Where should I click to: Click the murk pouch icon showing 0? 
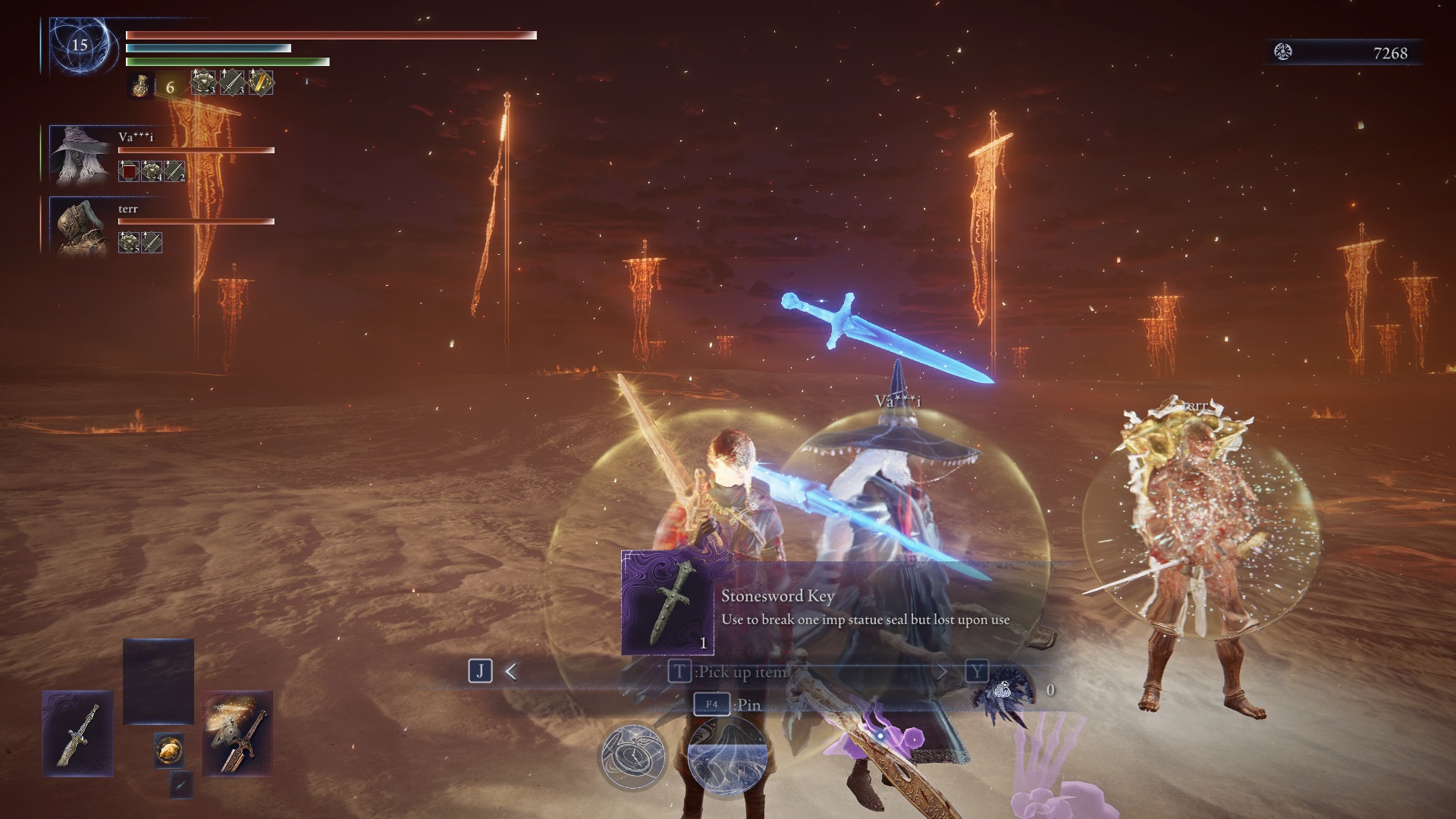coord(1003,690)
